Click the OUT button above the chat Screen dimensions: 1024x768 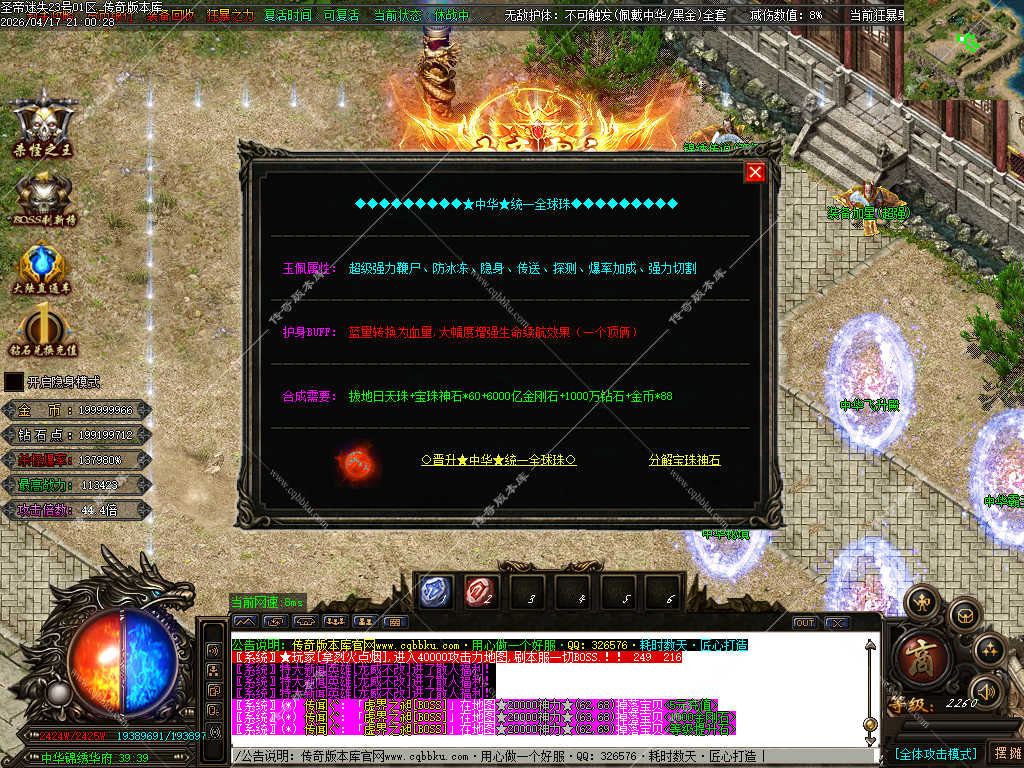pyautogui.click(x=804, y=622)
